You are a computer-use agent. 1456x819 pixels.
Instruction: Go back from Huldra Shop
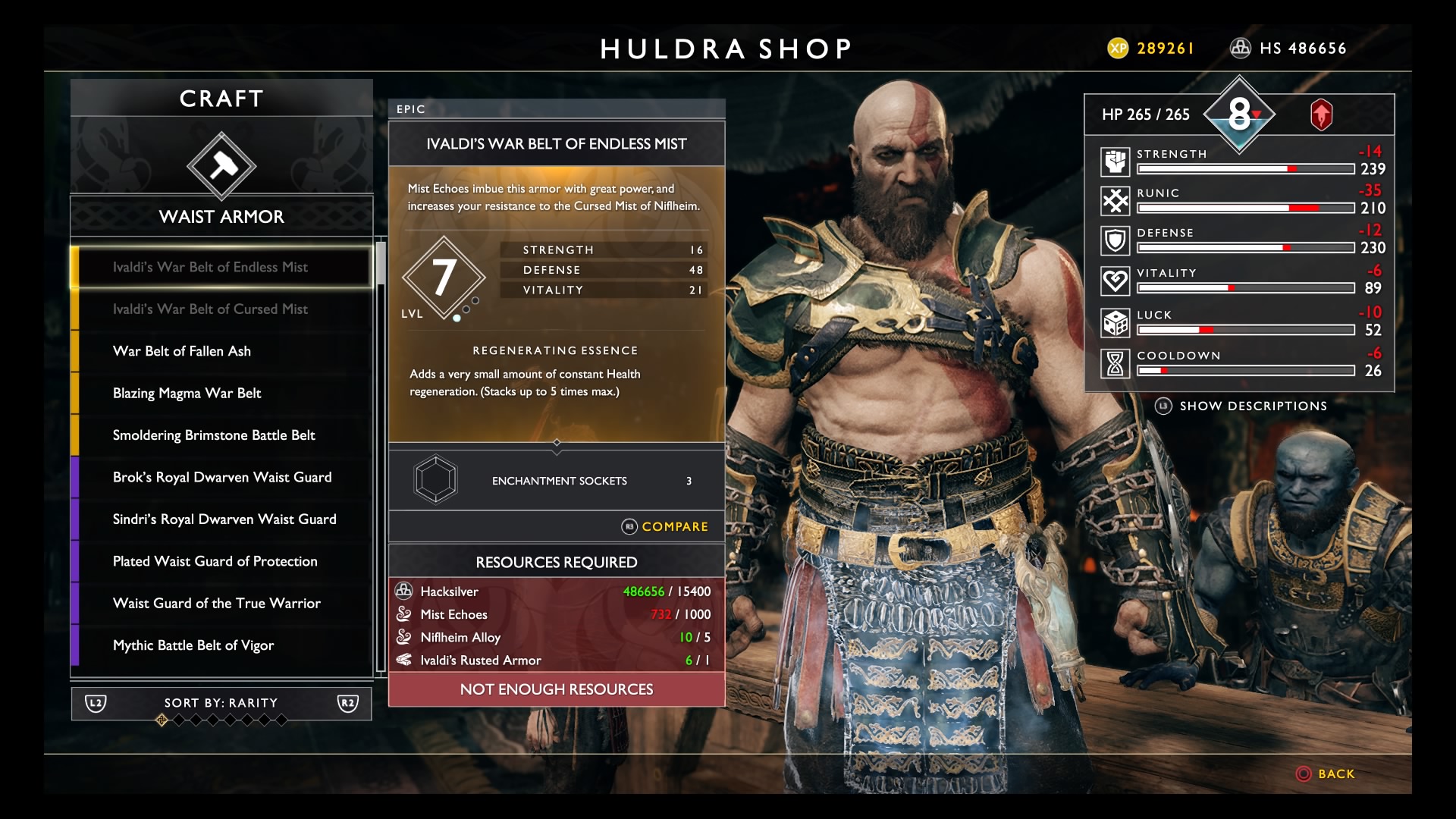(1326, 774)
